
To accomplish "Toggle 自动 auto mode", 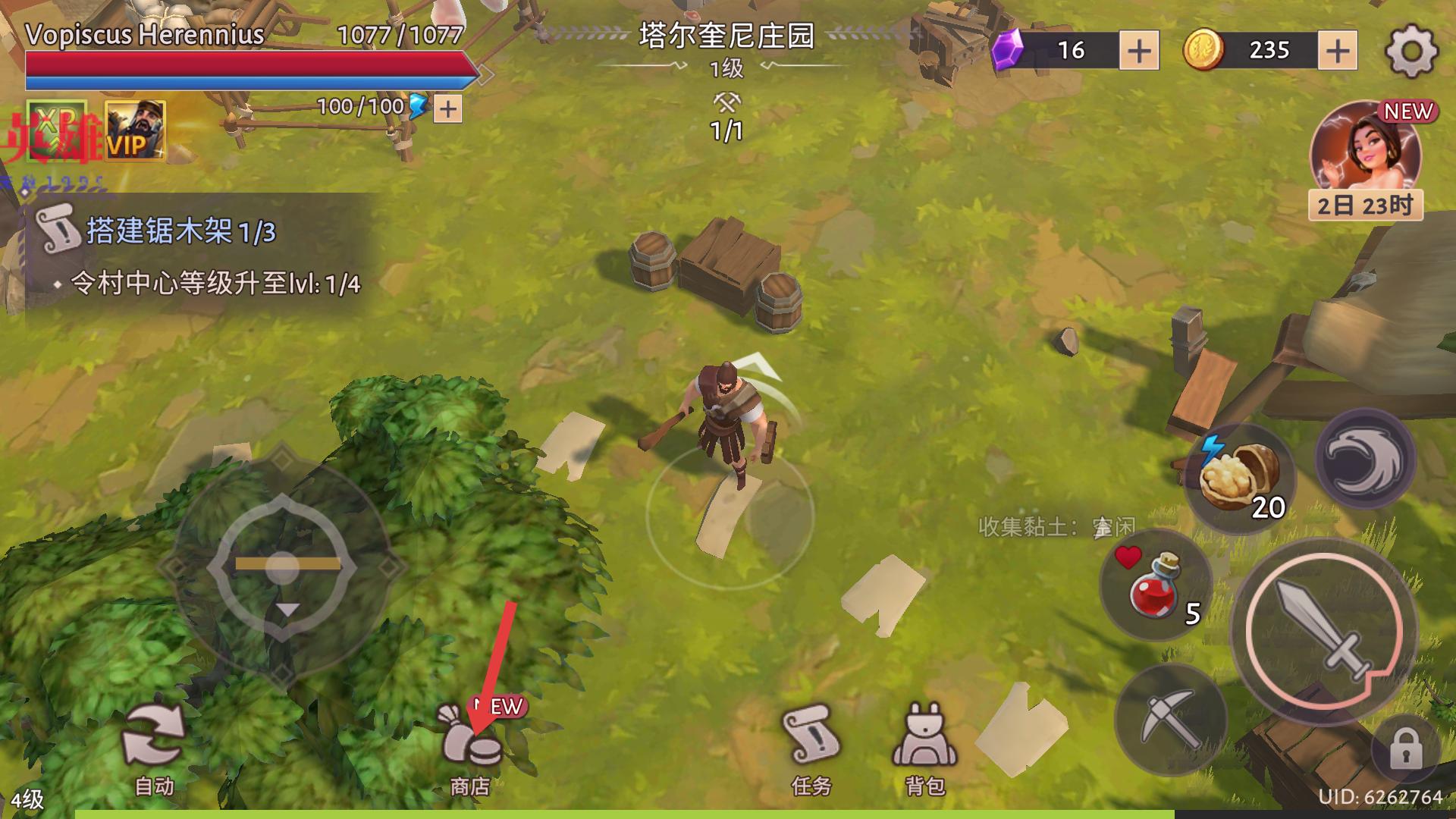I will (x=154, y=748).
